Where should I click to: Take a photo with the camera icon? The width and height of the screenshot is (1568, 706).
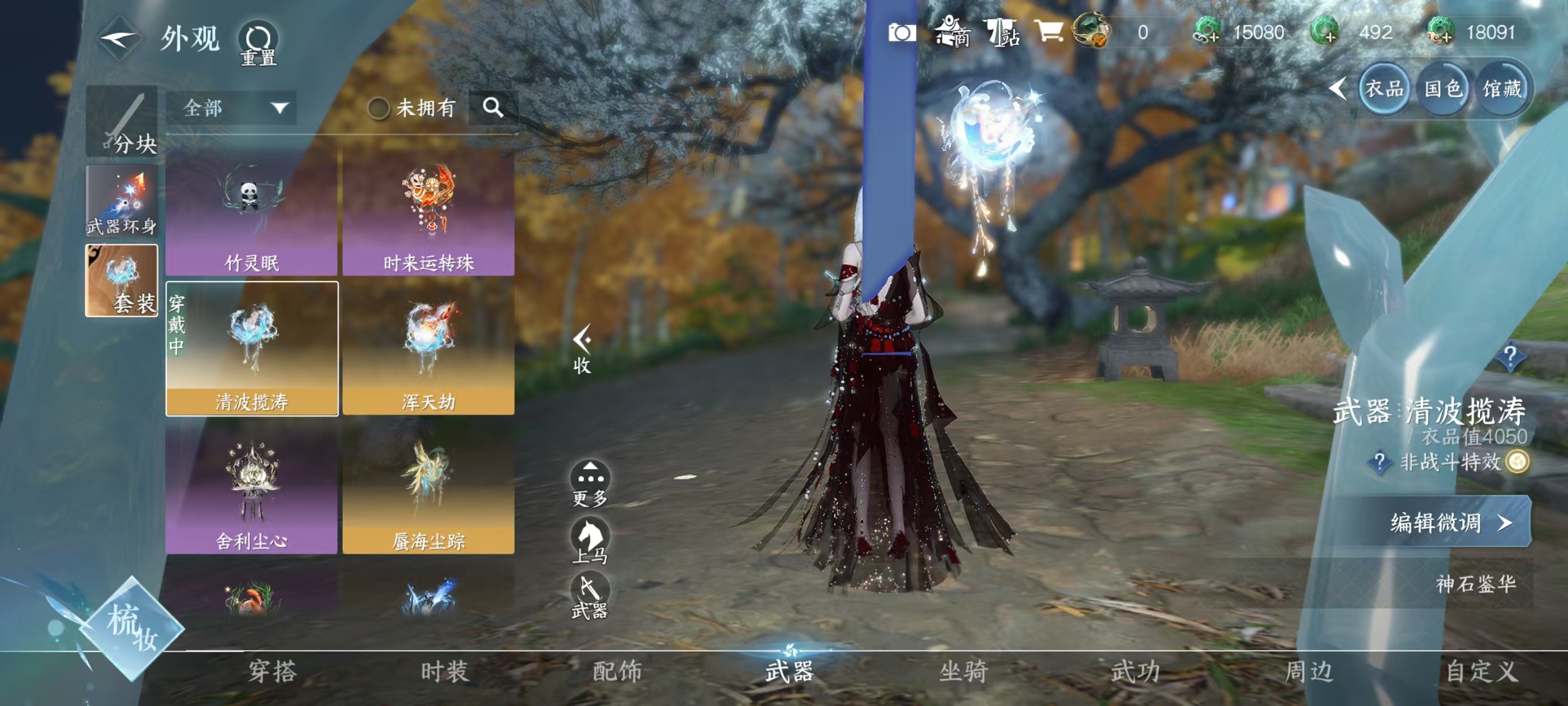pyautogui.click(x=902, y=32)
